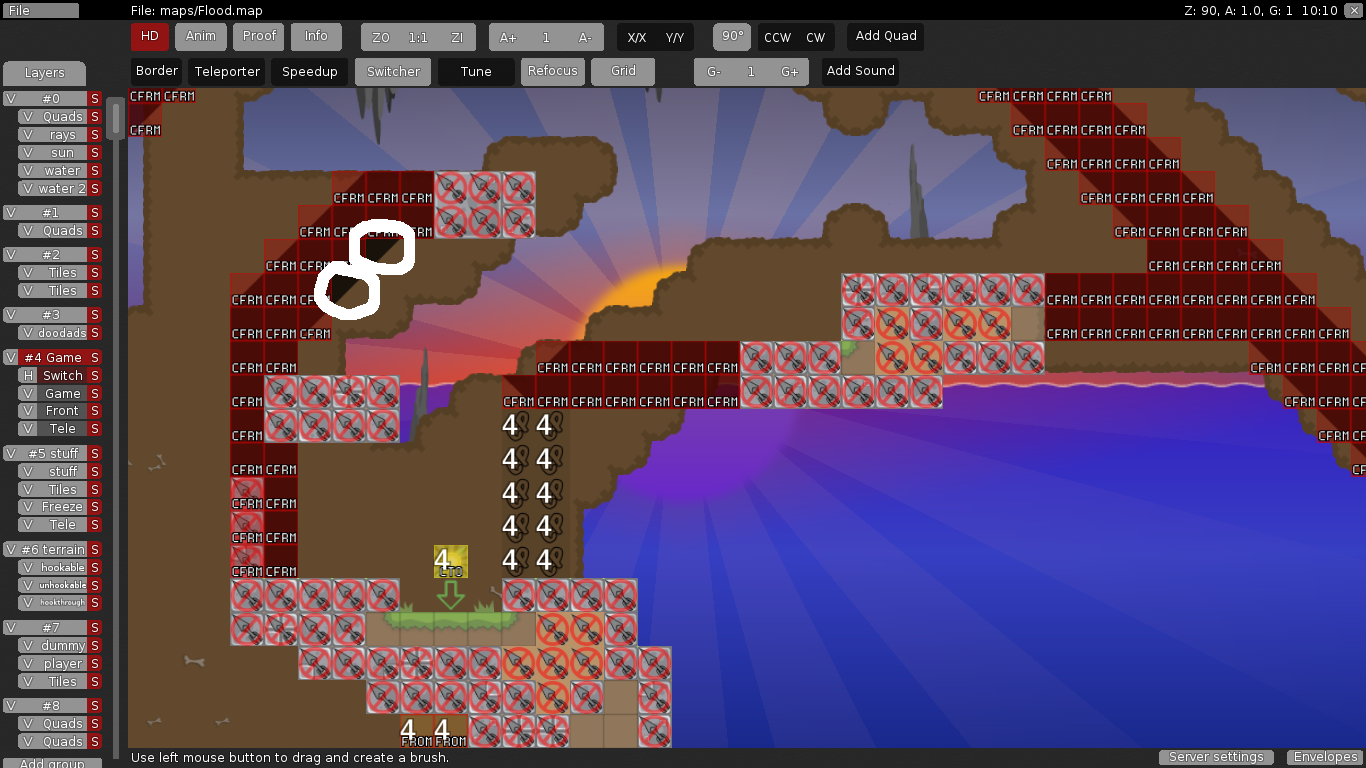Screen dimensions: 1366x768
Task: Click the ZO zoom out button
Action: click(x=380, y=38)
